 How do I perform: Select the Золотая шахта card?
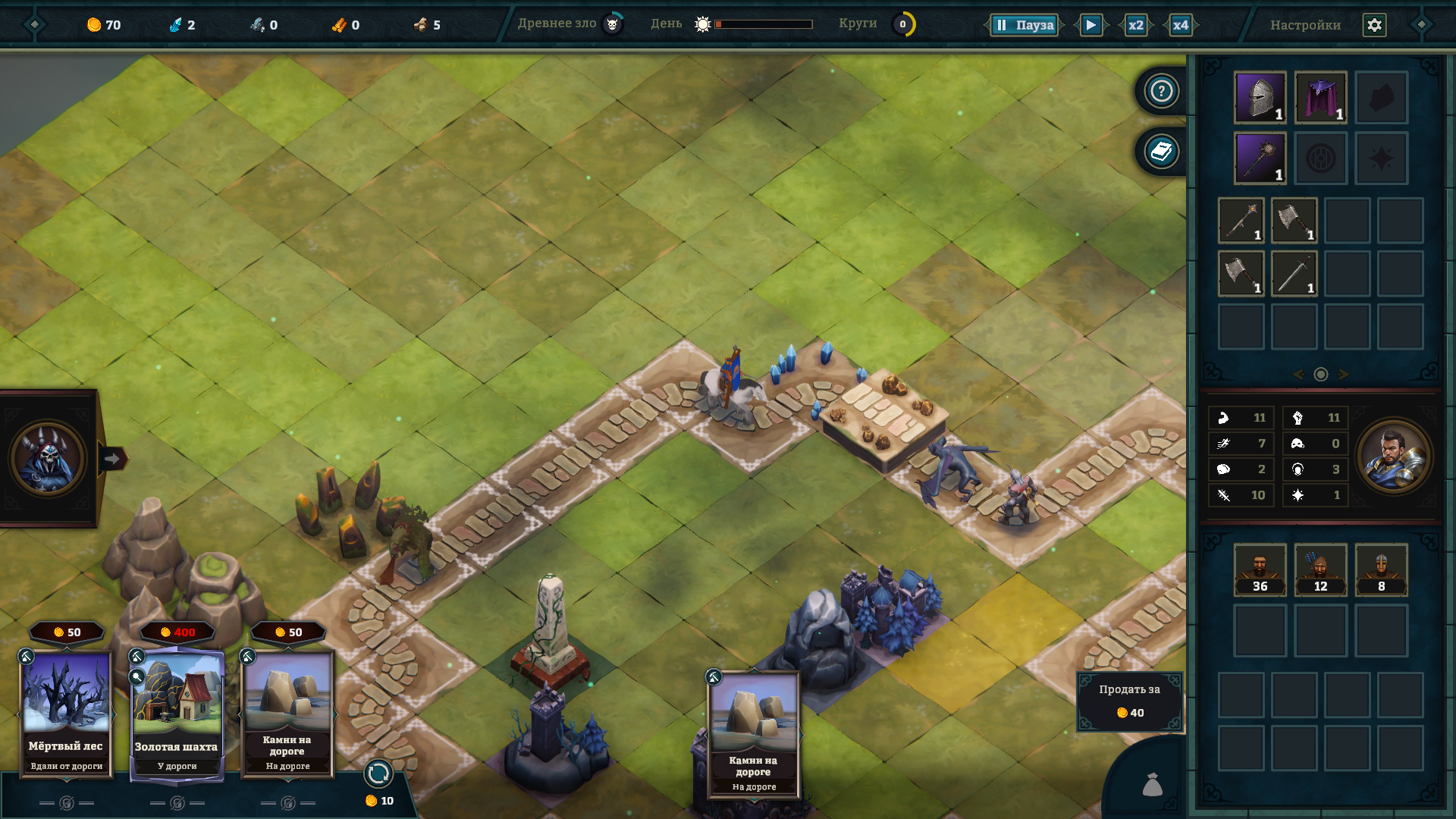click(177, 713)
